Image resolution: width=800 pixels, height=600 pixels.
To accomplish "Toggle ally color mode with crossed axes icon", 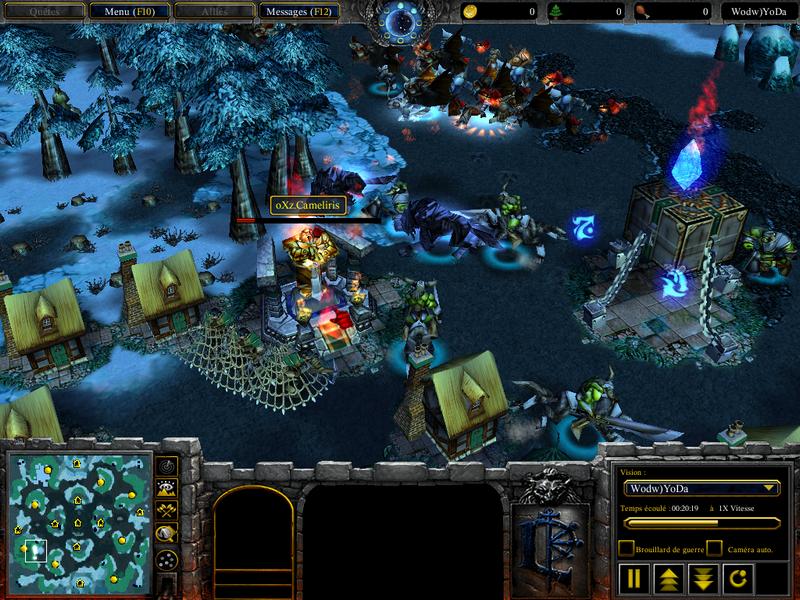I will [x=167, y=511].
